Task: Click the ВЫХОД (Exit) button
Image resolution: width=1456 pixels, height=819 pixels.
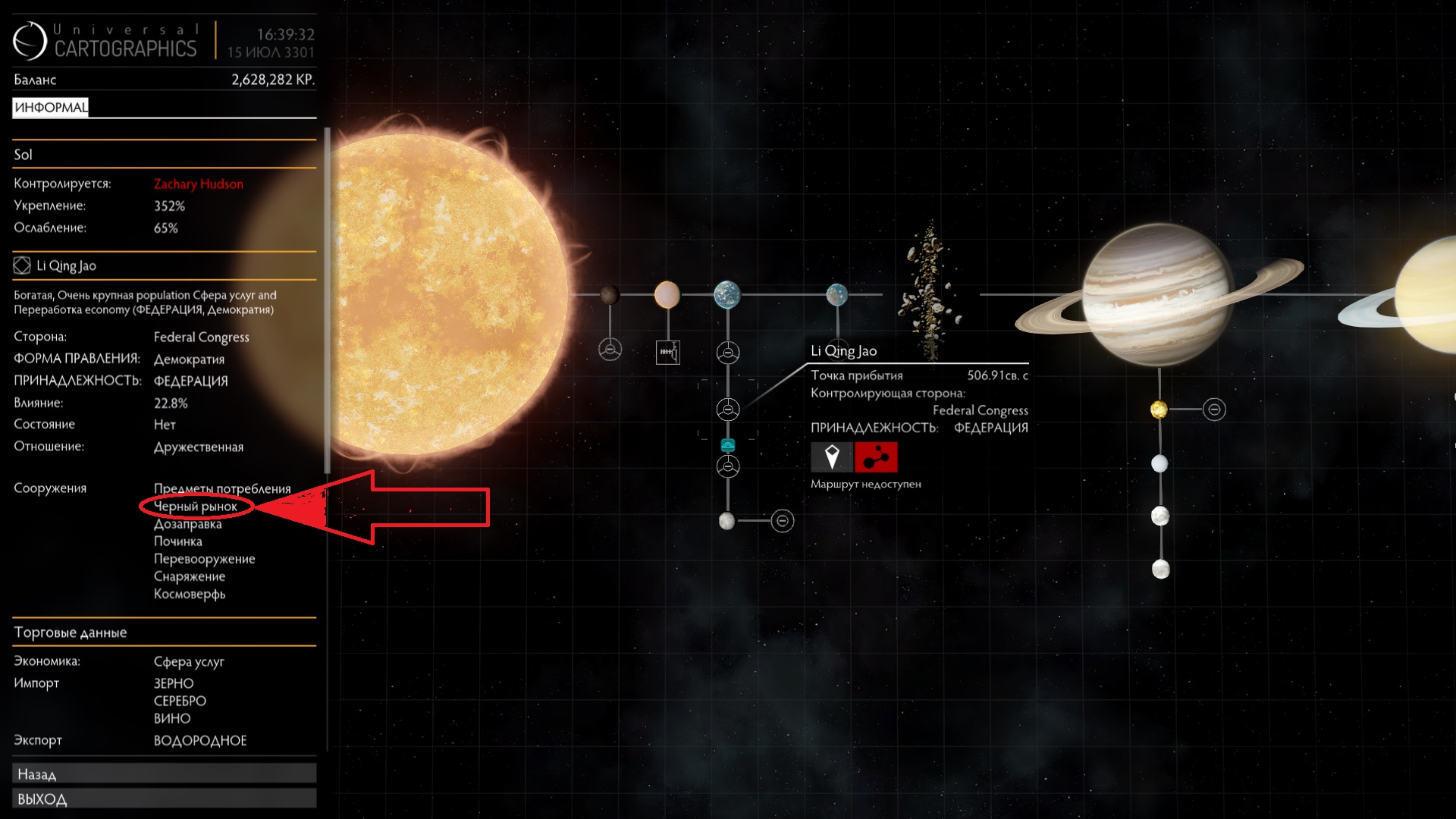Action: click(x=164, y=799)
